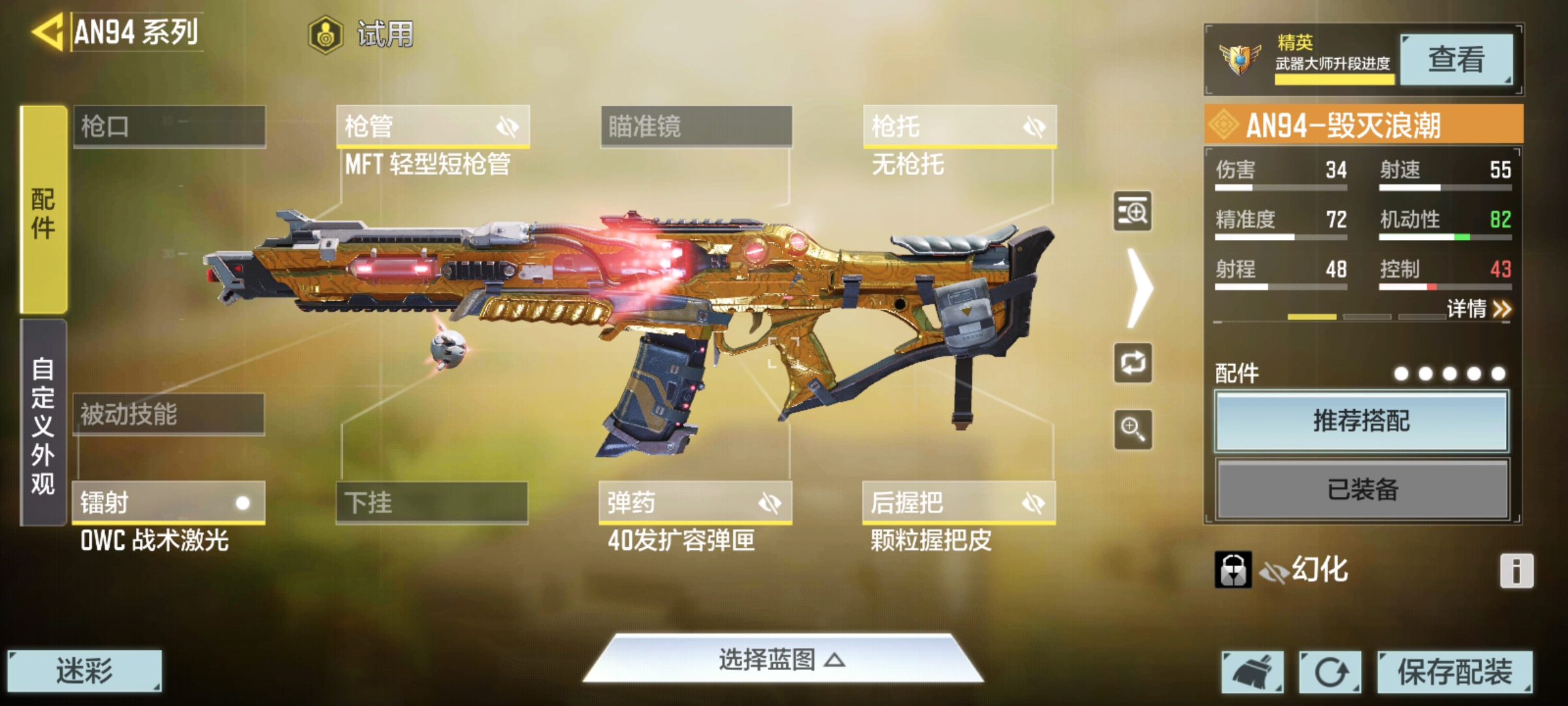Tap the 试用 trial button
1568x706 pixels.
coord(362,34)
